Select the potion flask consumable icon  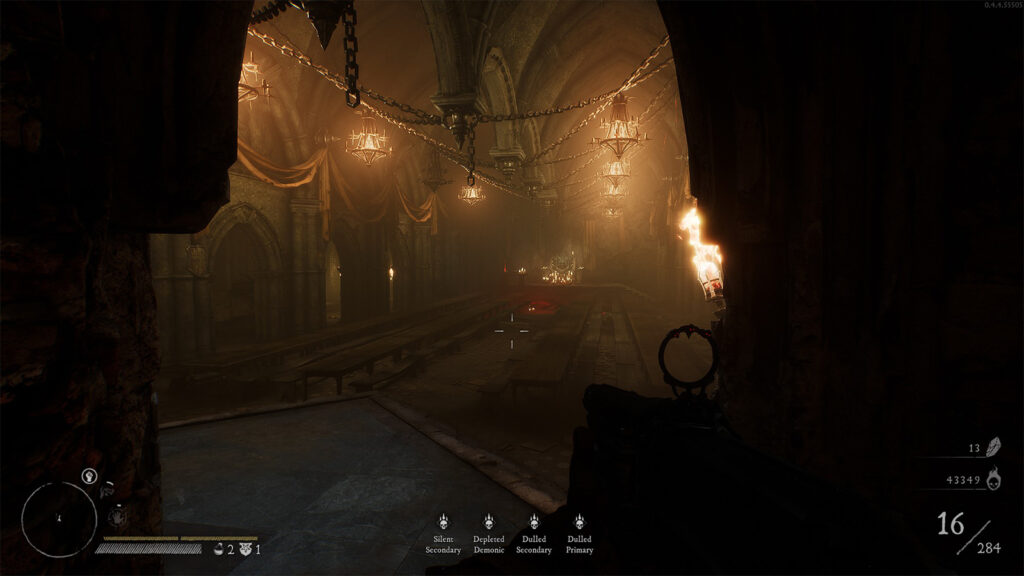coord(218,549)
